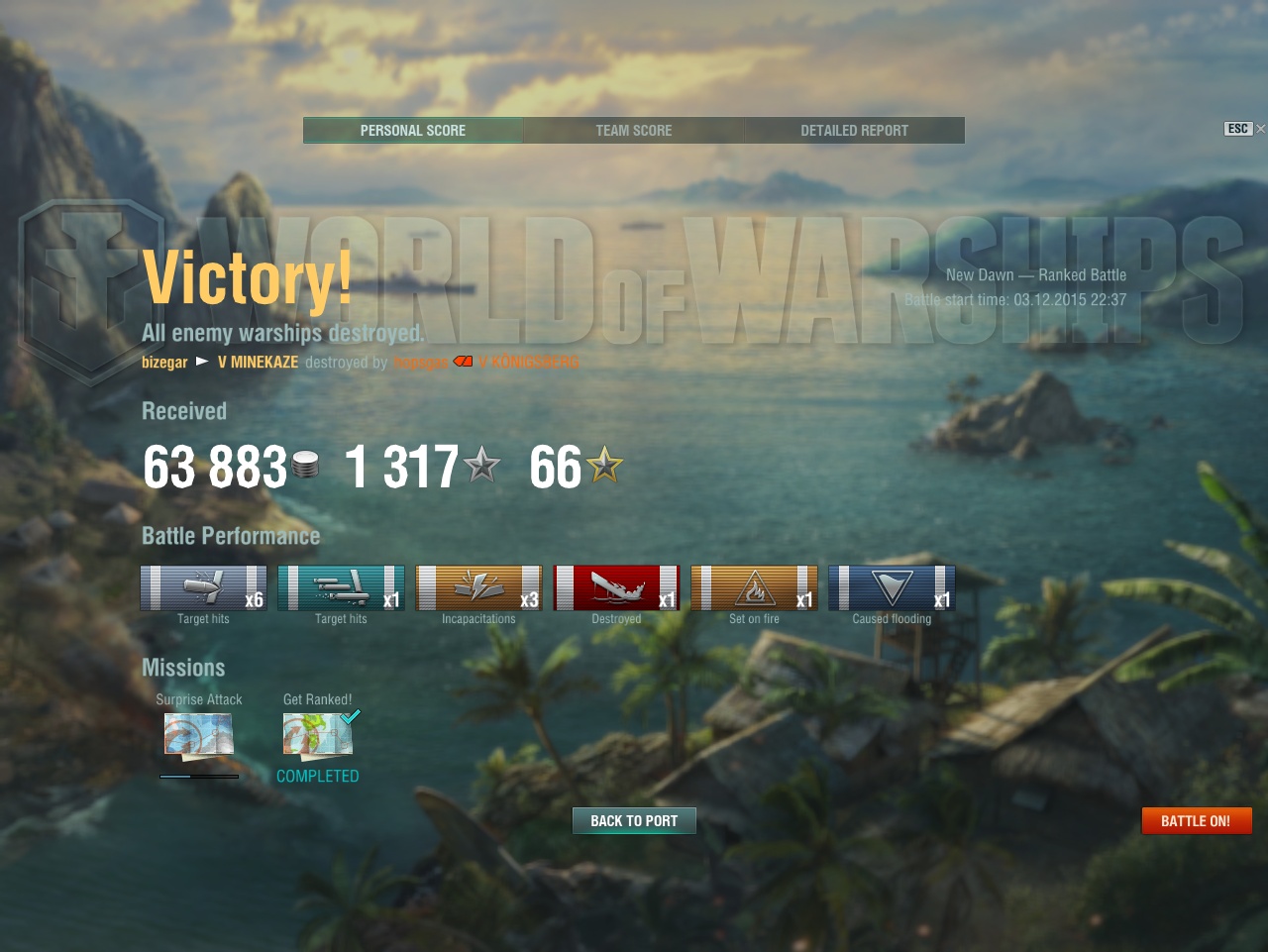This screenshot has height=952, width=1268.
Task: Select the main gun Target hits ribbon x1
Action: [x=341, y=587]
